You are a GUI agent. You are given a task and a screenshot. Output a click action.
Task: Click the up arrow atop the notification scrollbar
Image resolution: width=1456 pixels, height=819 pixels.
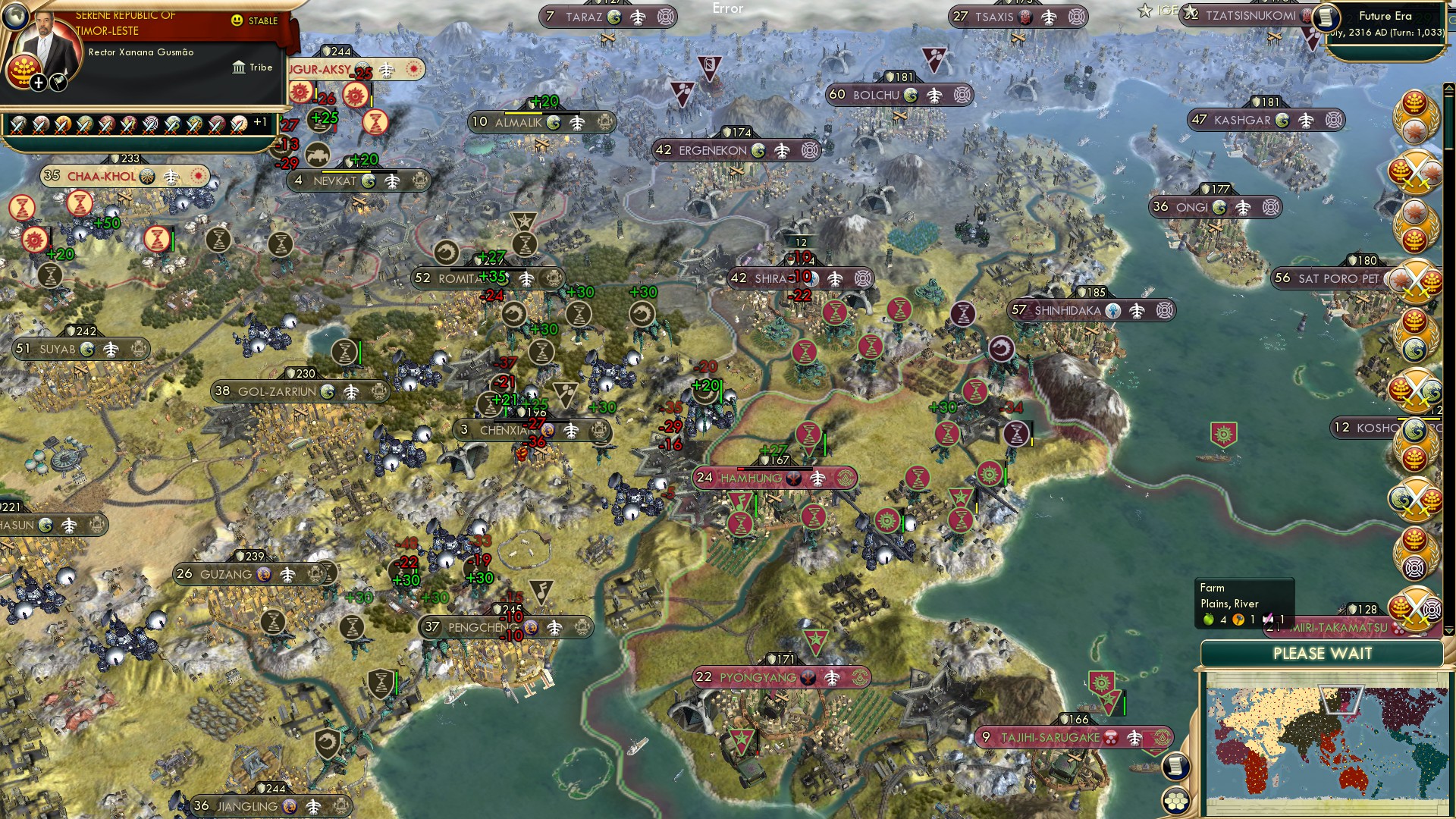pos(1449,87)
